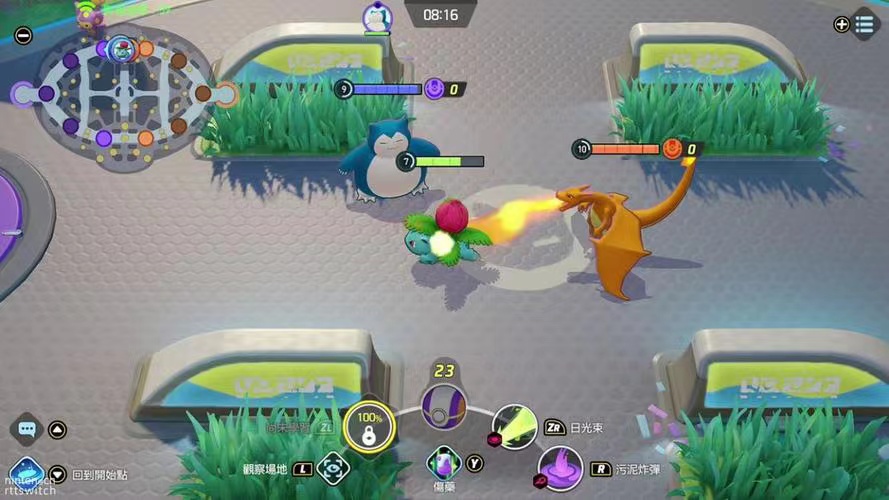Image resolution: width=889 pixels, height=500 pixels.
Task: Open the minimap in the corner
Action: coord(124,94)
